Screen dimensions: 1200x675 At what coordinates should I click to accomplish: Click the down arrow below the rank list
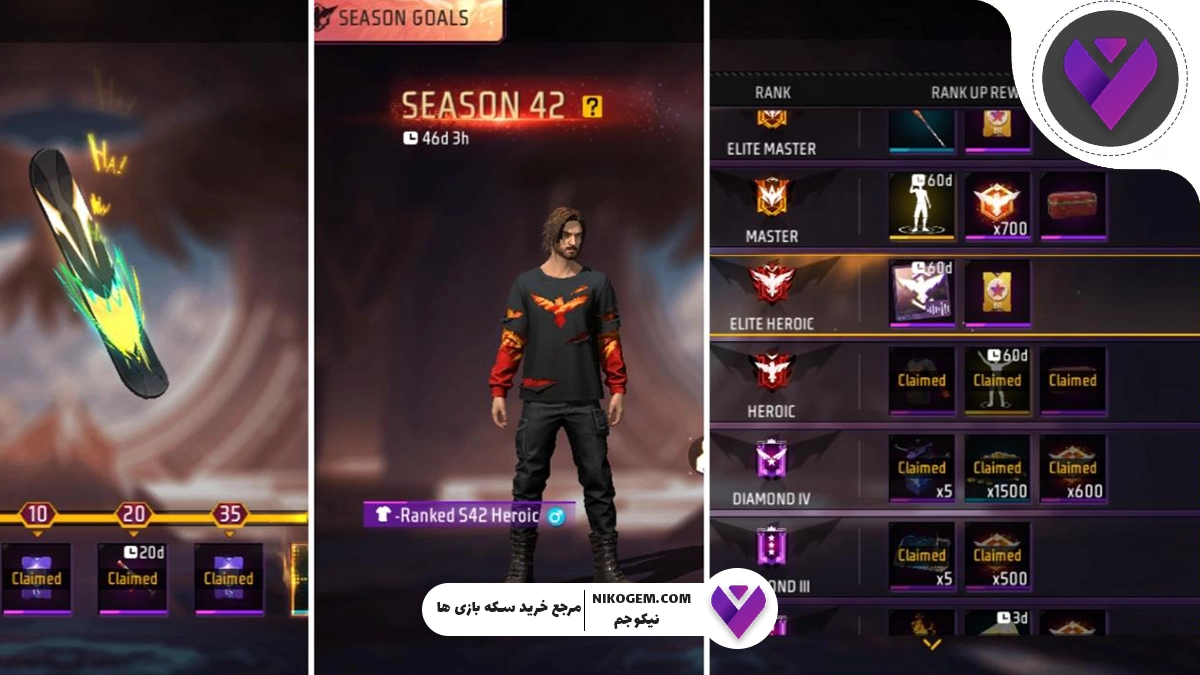(x=932, y=645)
